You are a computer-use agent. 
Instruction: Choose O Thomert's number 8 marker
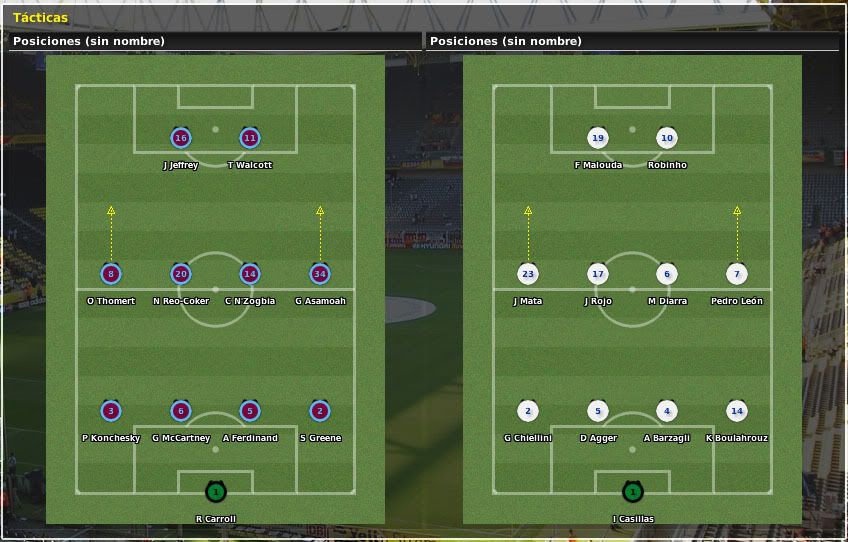(x=111, y=274)
